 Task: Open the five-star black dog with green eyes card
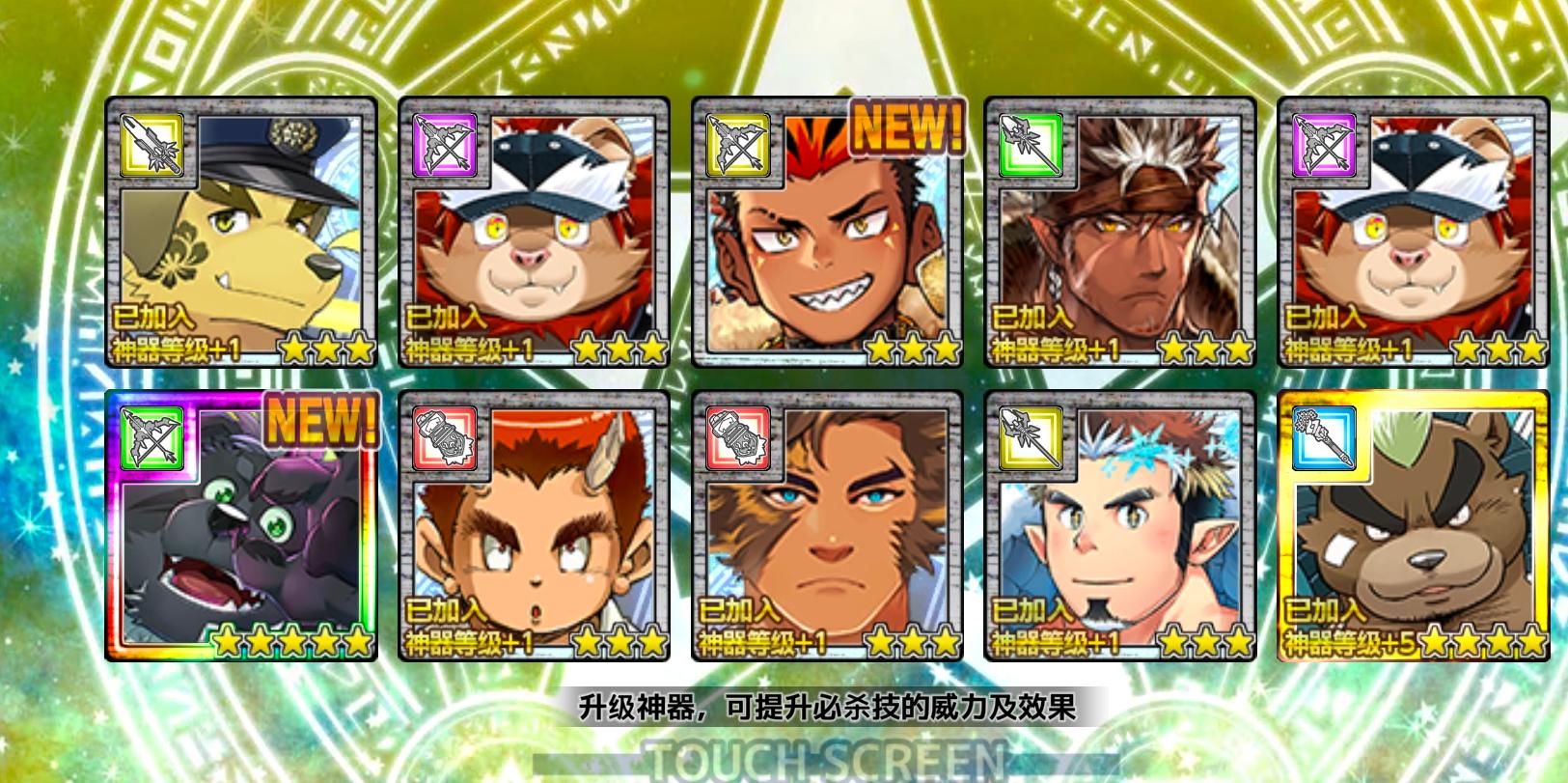coord(241,526)
